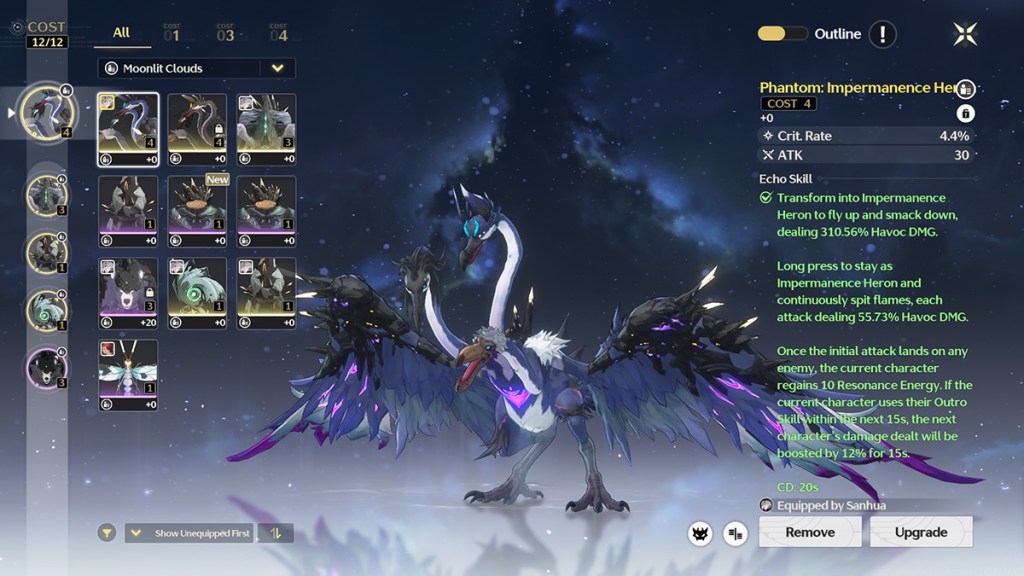Image resolution: width=1024 pixels, height=576 pixels.
Task: Upgrade the selected echo
Action: pyautogui.click(x=921, y=532)
